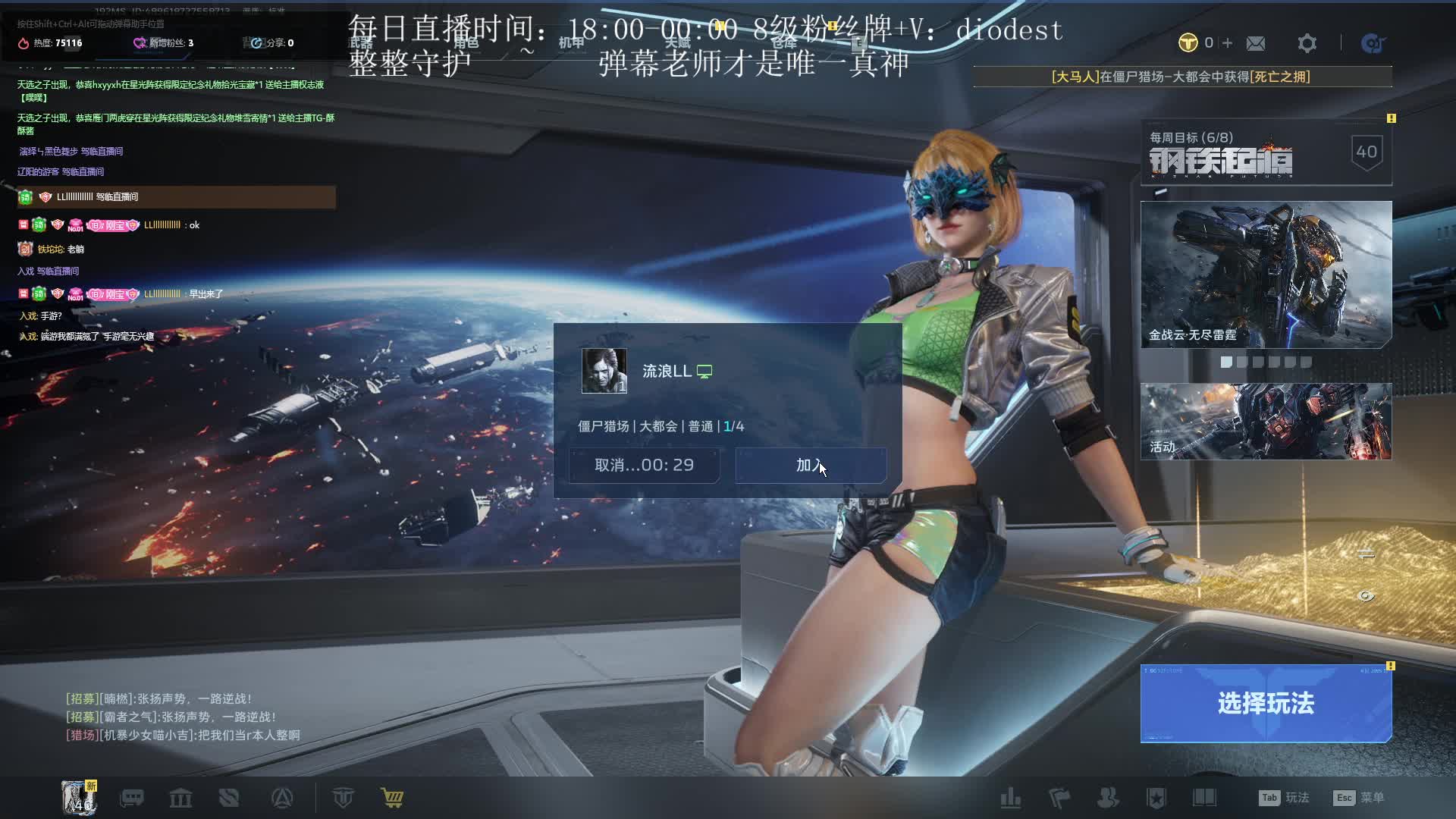Open settings with the gear icon
This screenshot has height=819, width=1456.
tap(1307, 43)
